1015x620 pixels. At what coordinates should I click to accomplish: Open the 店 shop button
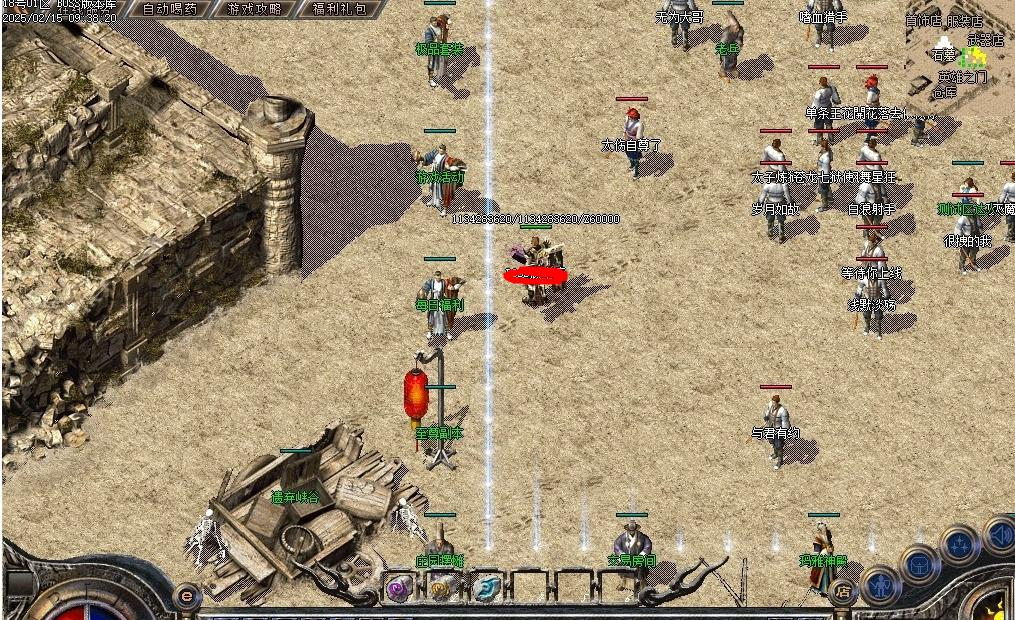pyautogui.click(x=843, y=592)
